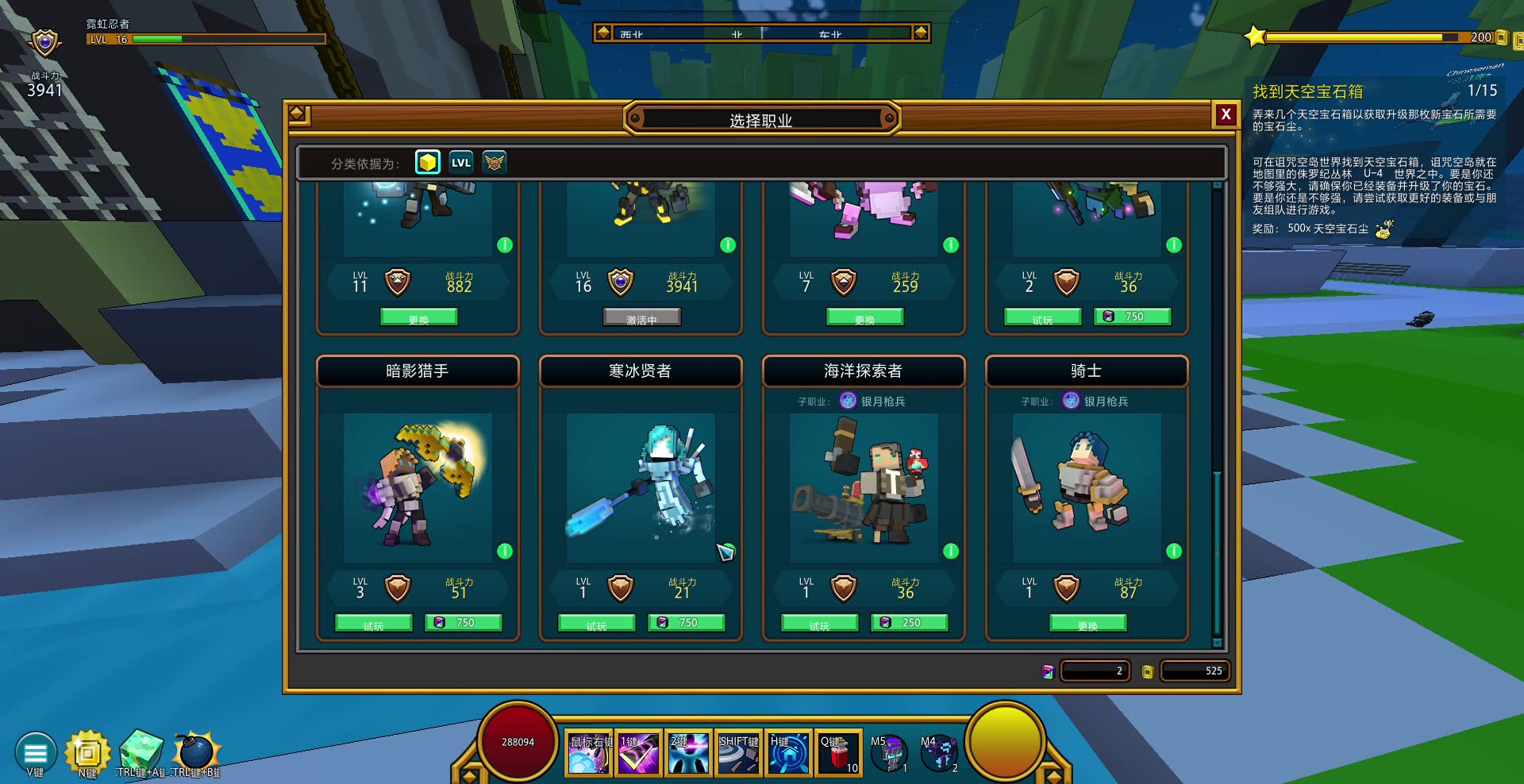This screenshot has height=784, width=1524.
Task: Close the class selection window
Action: [1226, 114]
